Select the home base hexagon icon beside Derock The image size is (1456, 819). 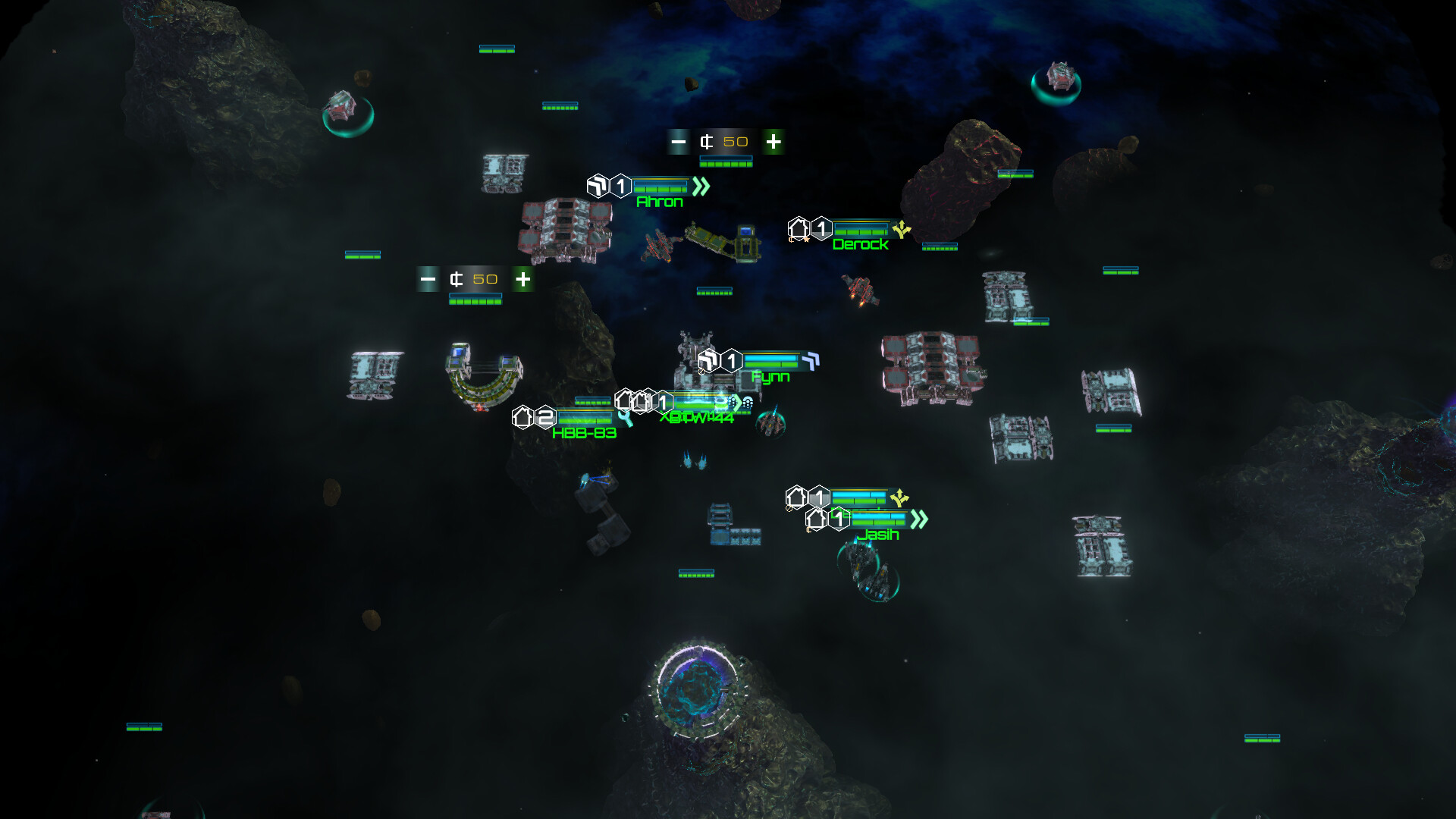(801, 227)
